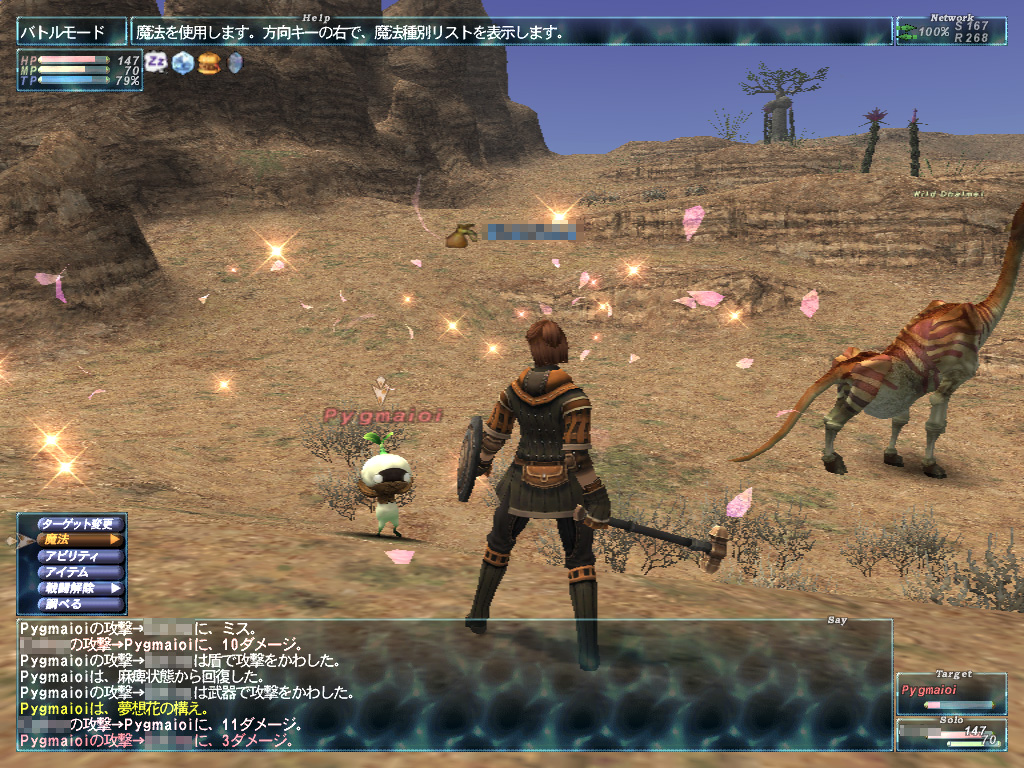Open the アイテム item menu
This screenshot has height=768, width=1024.
point(81,572)
